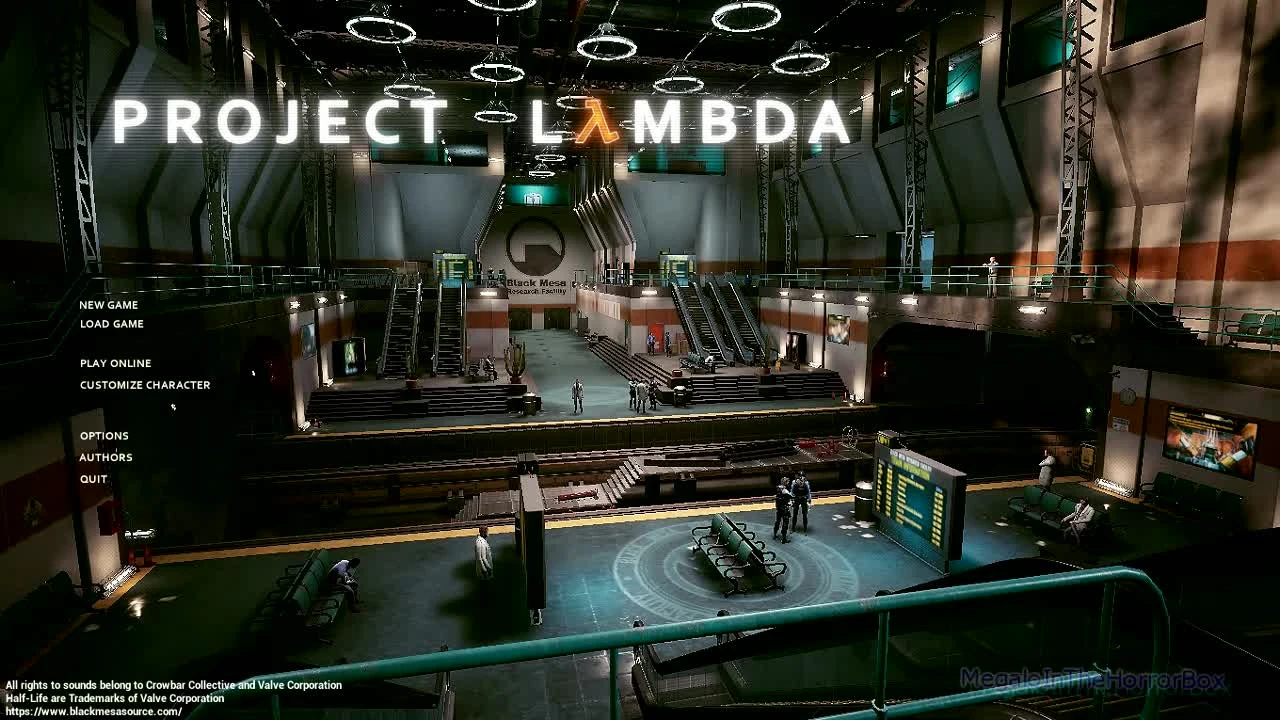View the AUTHORS credits

(x=105, y=457)
